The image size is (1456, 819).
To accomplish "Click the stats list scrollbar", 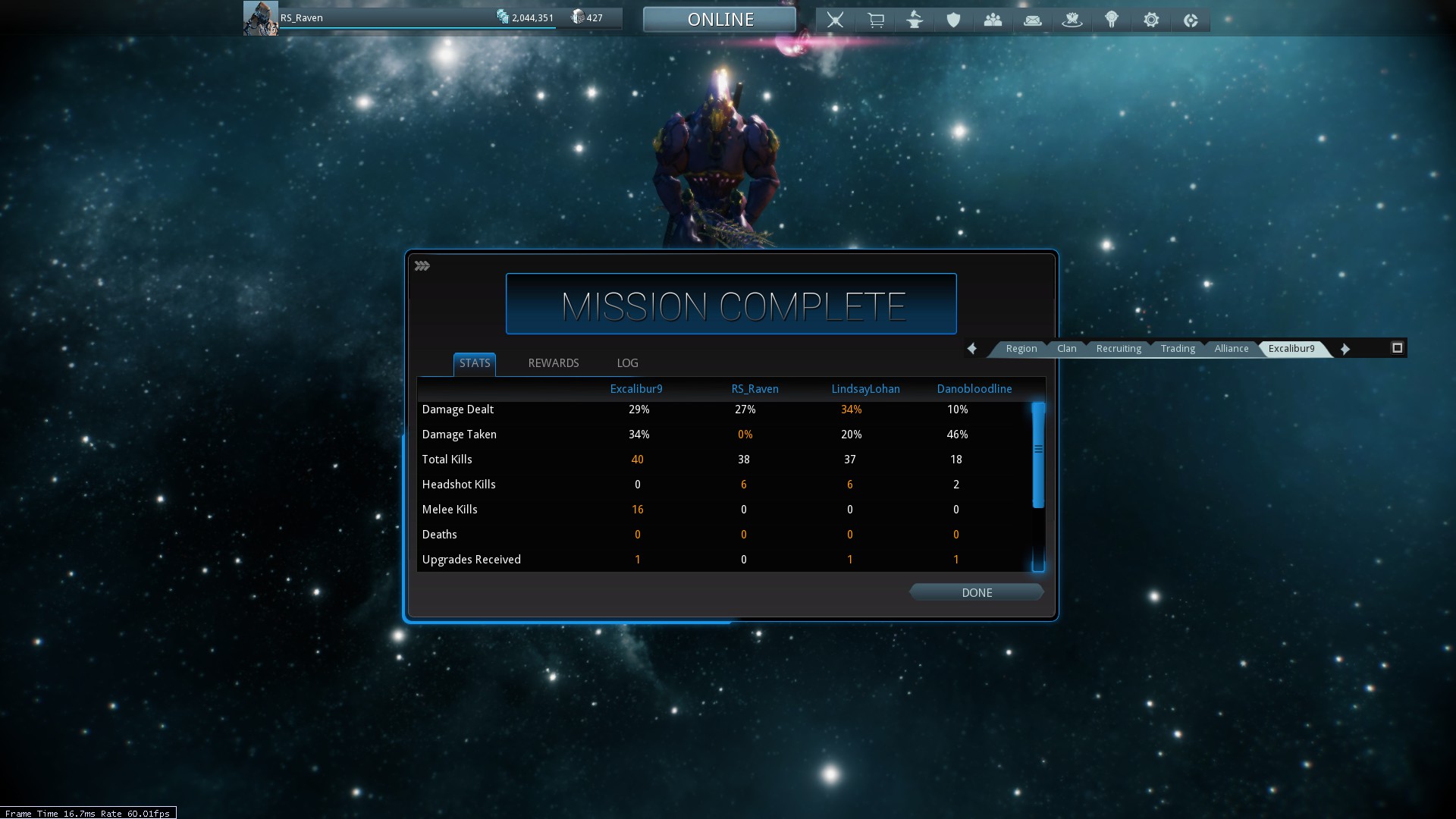I will click(x=1038, y=455).
